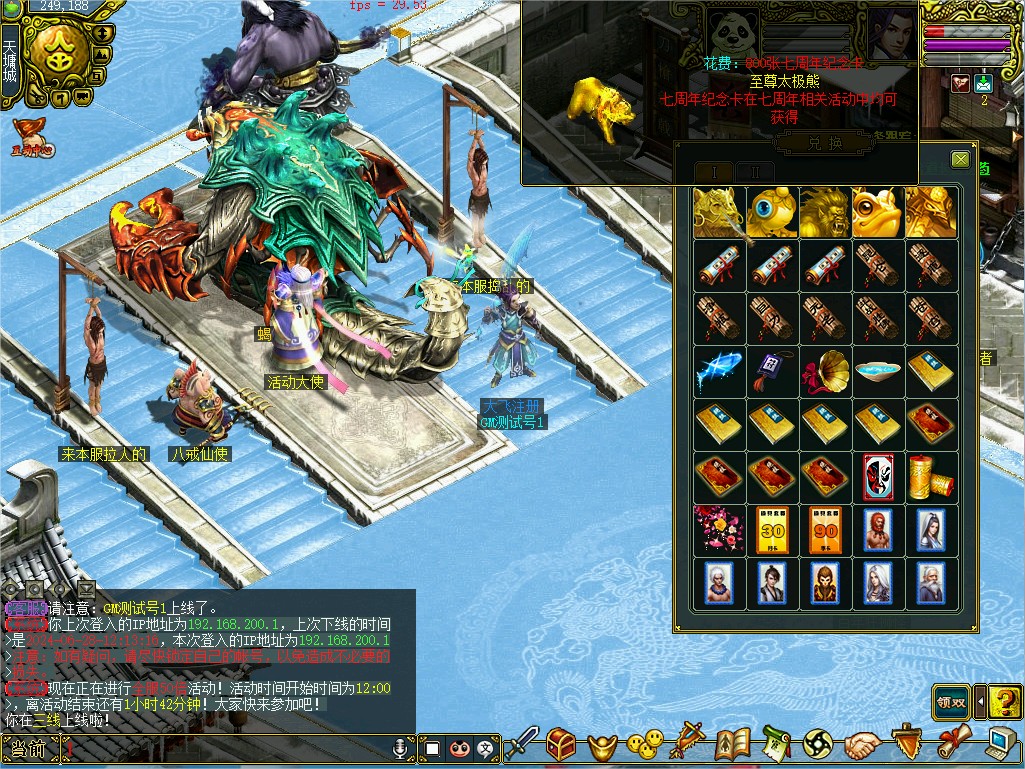Switch to inventory tab II
1025x769 pixels.
point(755,172)
